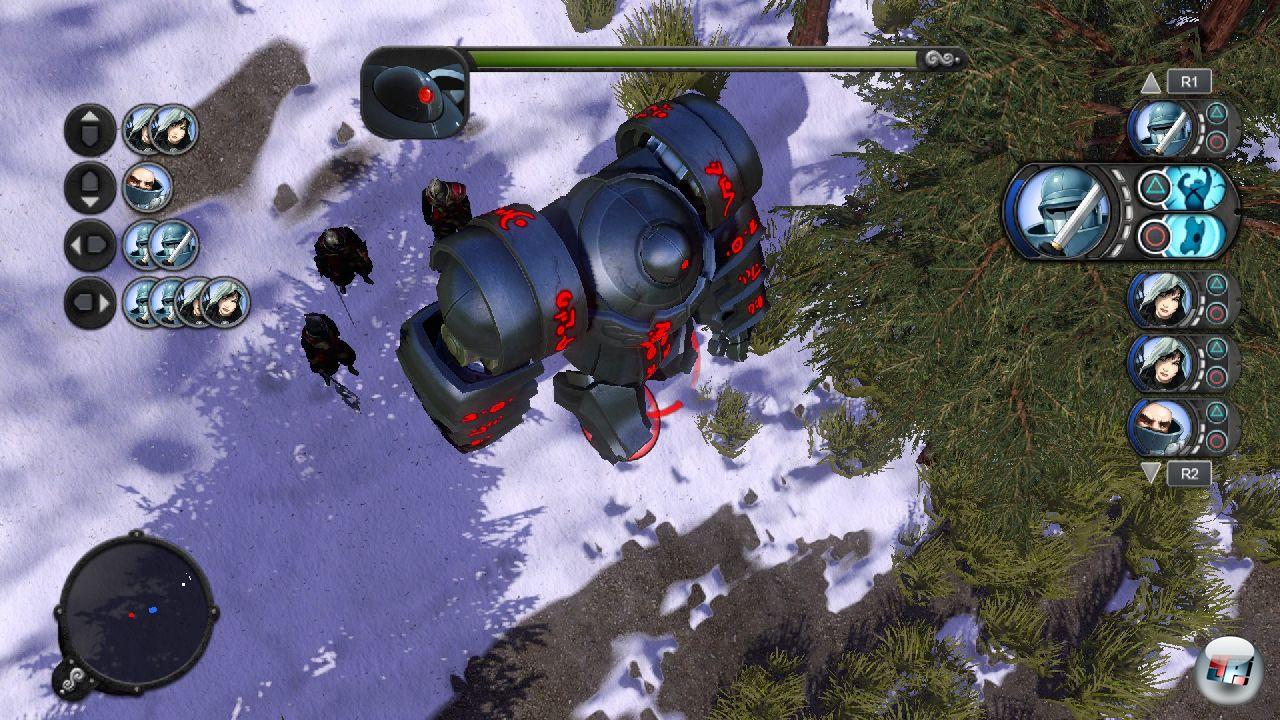This screenshot has height=720, width=1280.
Task: Click the enemy robot portrait near health bar
Action: tap(413, 88)
